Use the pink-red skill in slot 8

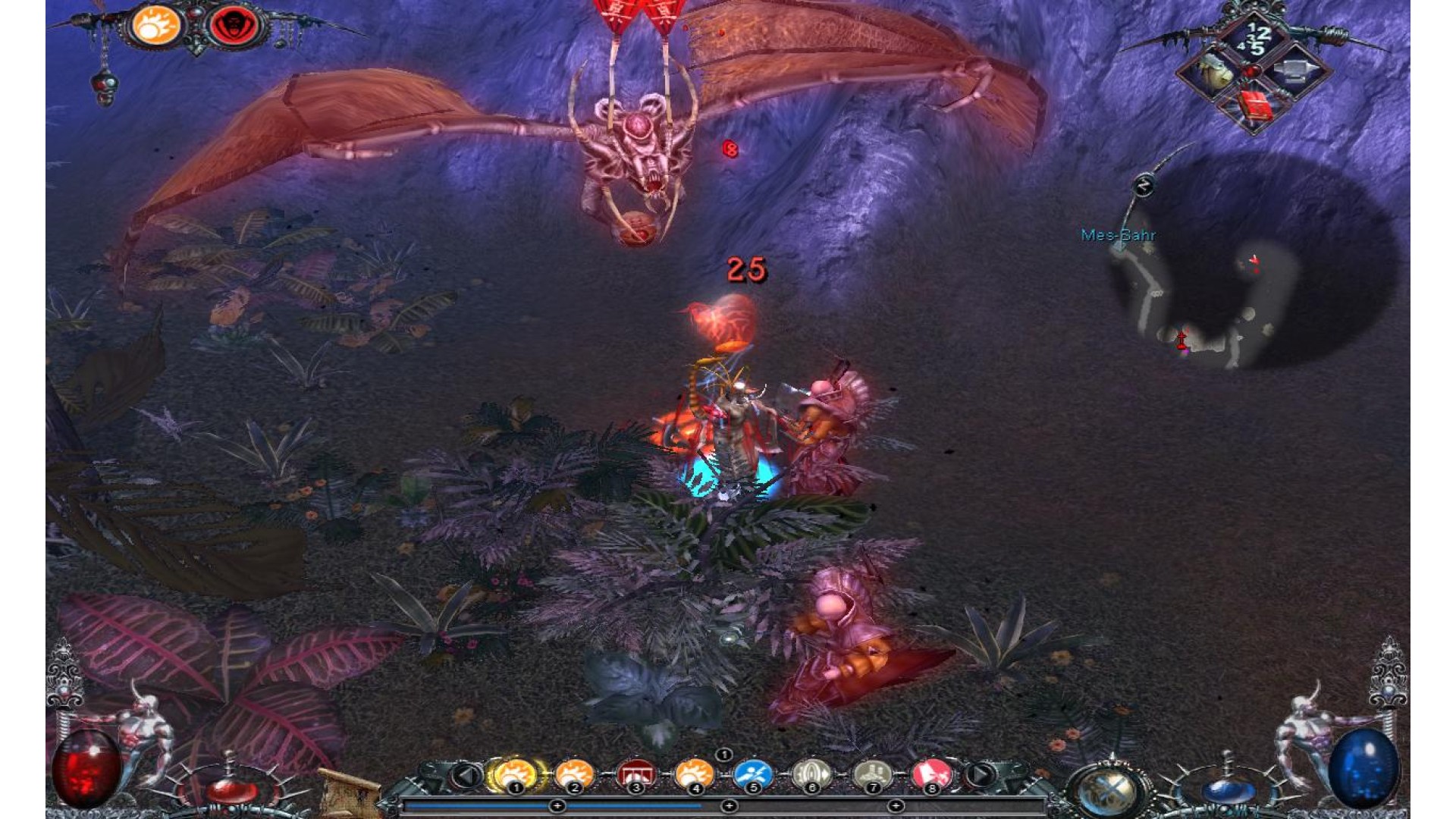(931, 774)
